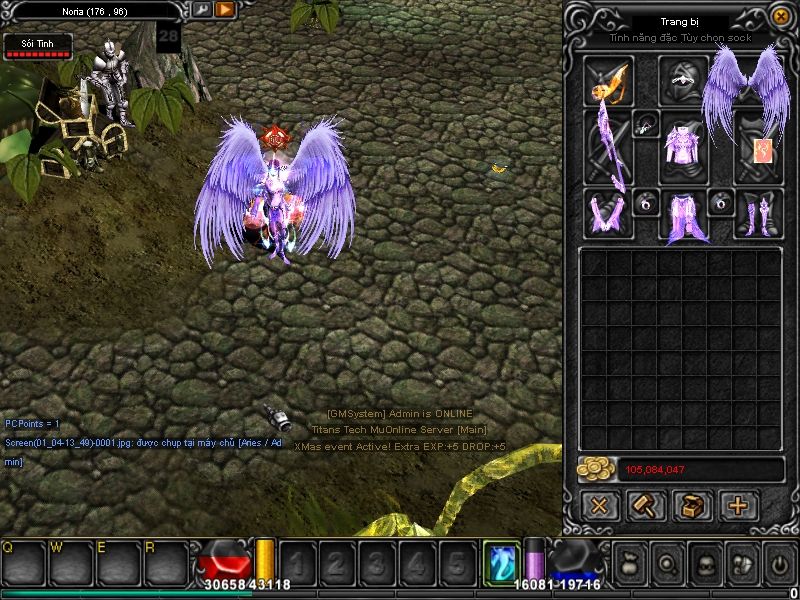The height and width of the screenshot is (600, 800).
Task: Click the orange play arrow button
Action: [225, 10]
